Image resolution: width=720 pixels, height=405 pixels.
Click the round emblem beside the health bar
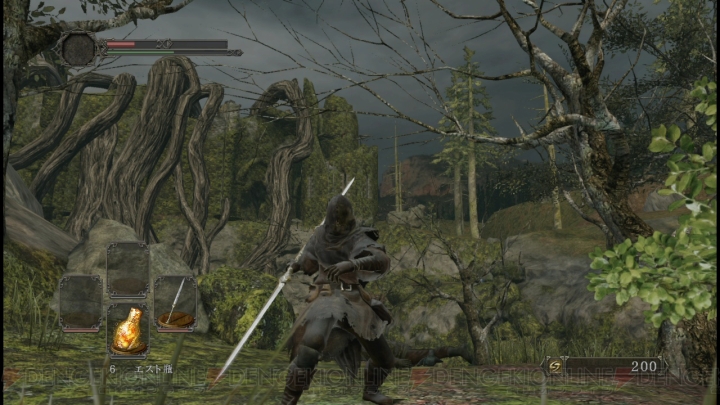click(77, 49)
